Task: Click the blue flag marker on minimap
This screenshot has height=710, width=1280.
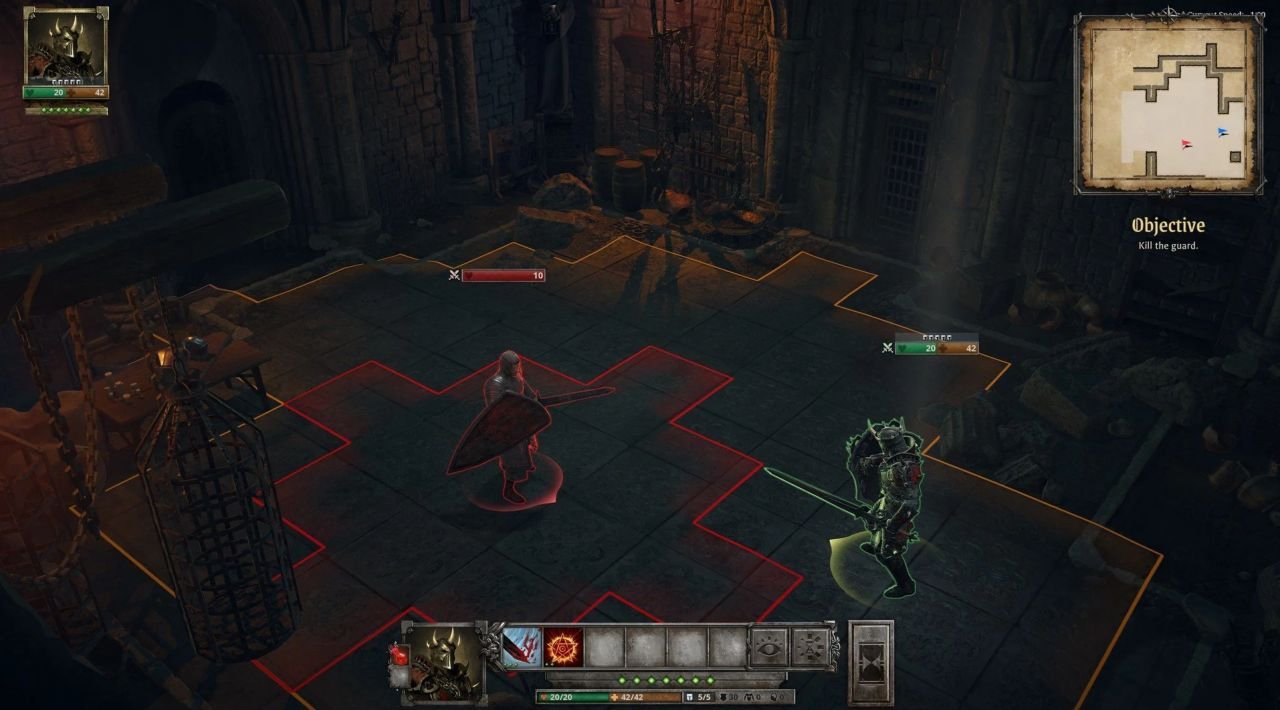Action: pyautogui.click(x=1222, y=132)
